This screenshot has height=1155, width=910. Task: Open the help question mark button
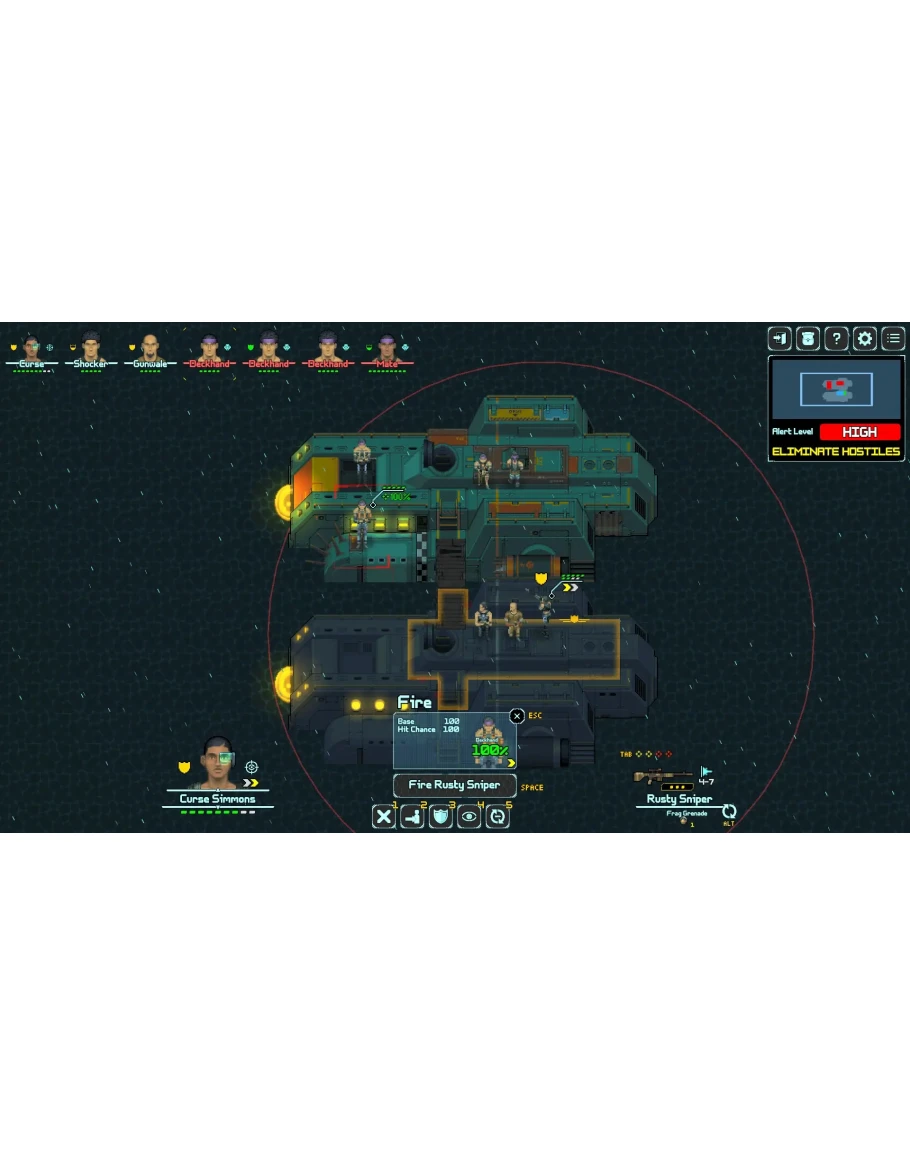(836, 338)
